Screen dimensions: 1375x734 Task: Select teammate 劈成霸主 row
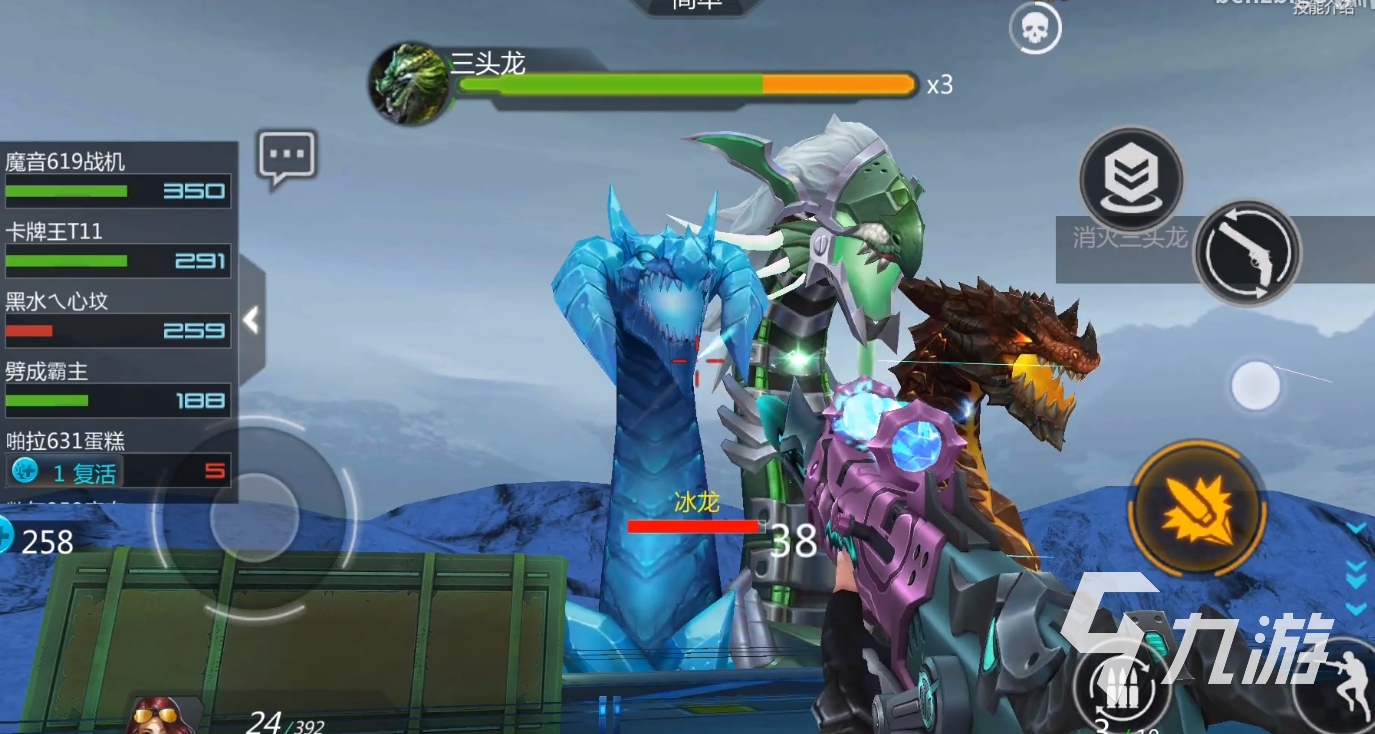[x=118, y=386]
